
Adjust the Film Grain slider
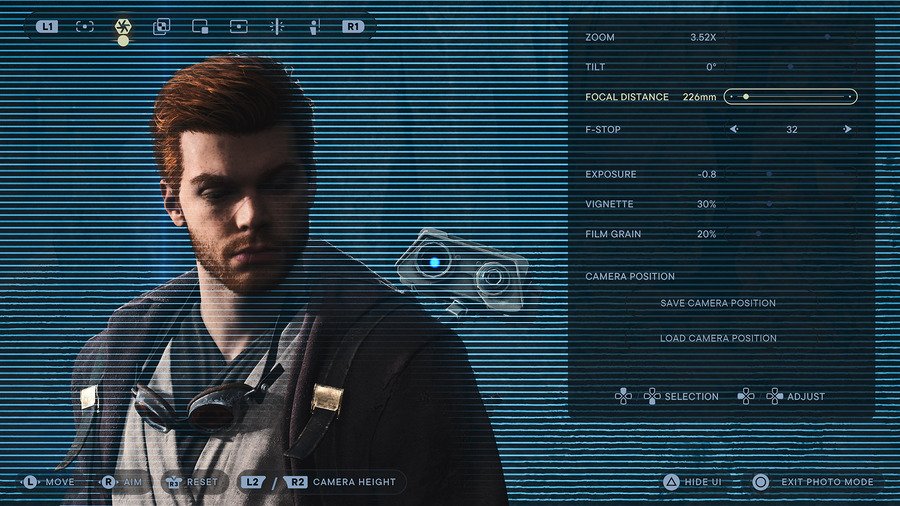790,234
